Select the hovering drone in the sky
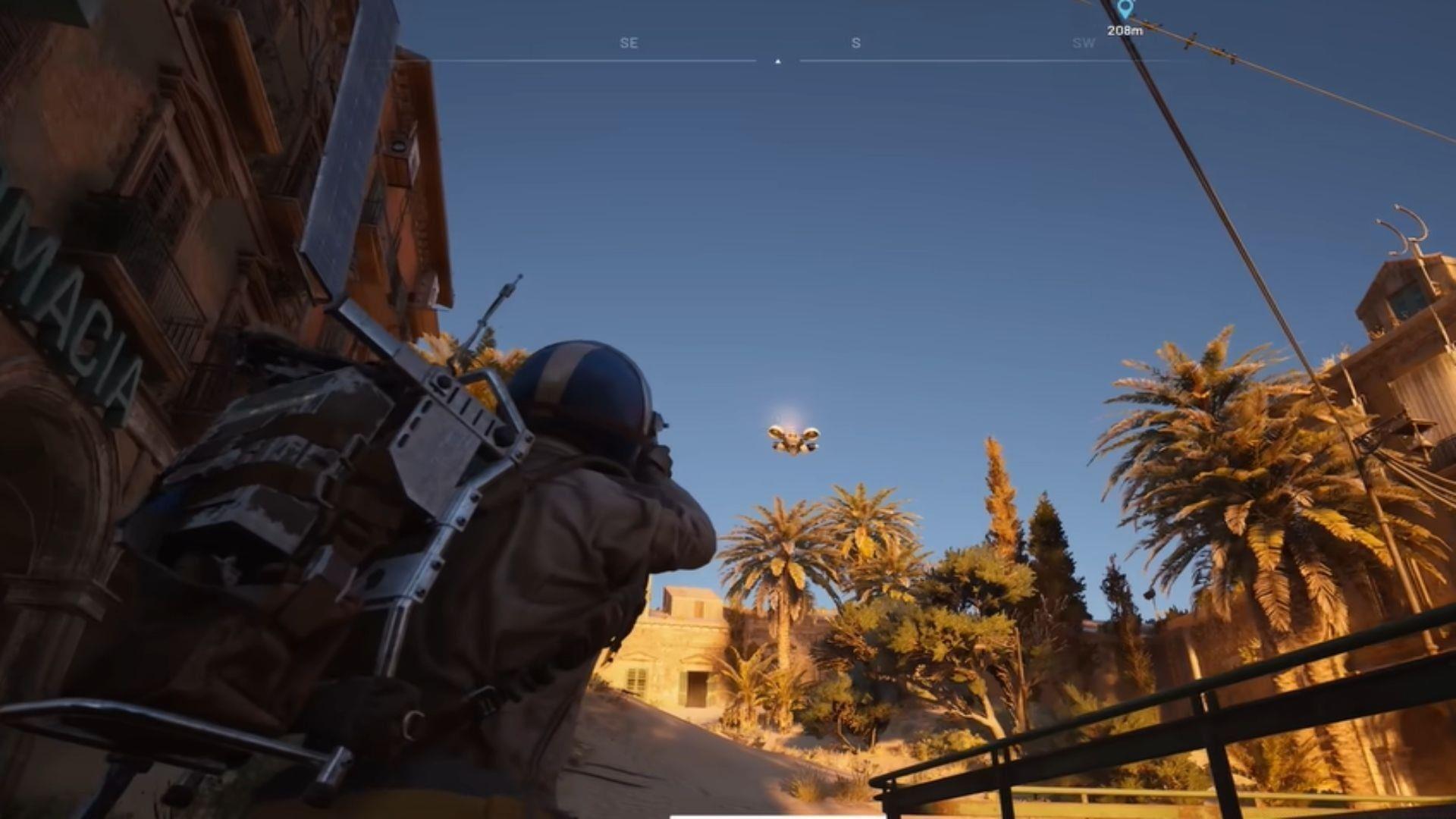The height and width of the screenshot is (819, 1456). click(x=793, y=436)
